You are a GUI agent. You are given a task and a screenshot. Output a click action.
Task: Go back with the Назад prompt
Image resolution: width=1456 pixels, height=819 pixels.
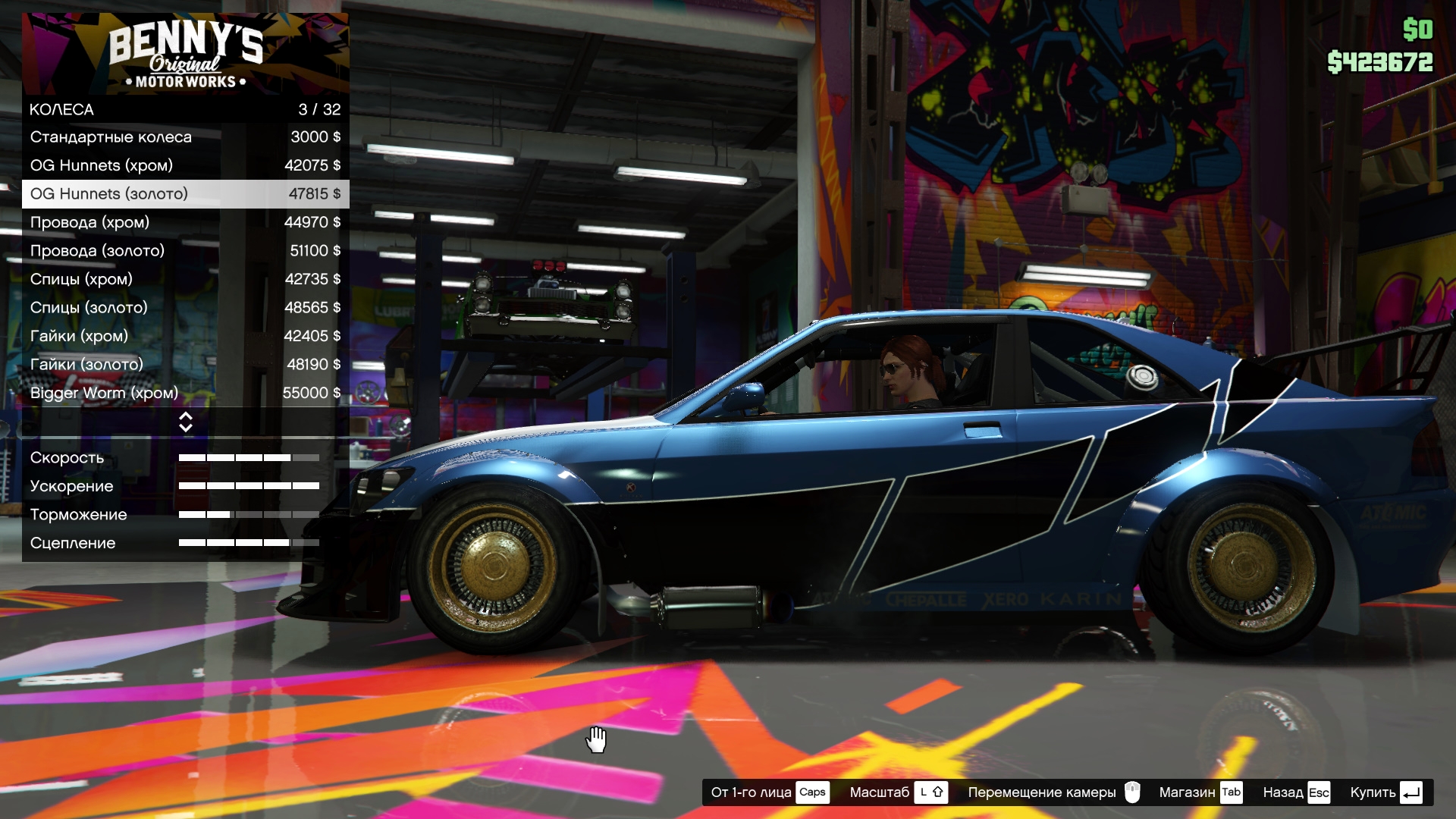(x=1296, y=792)
